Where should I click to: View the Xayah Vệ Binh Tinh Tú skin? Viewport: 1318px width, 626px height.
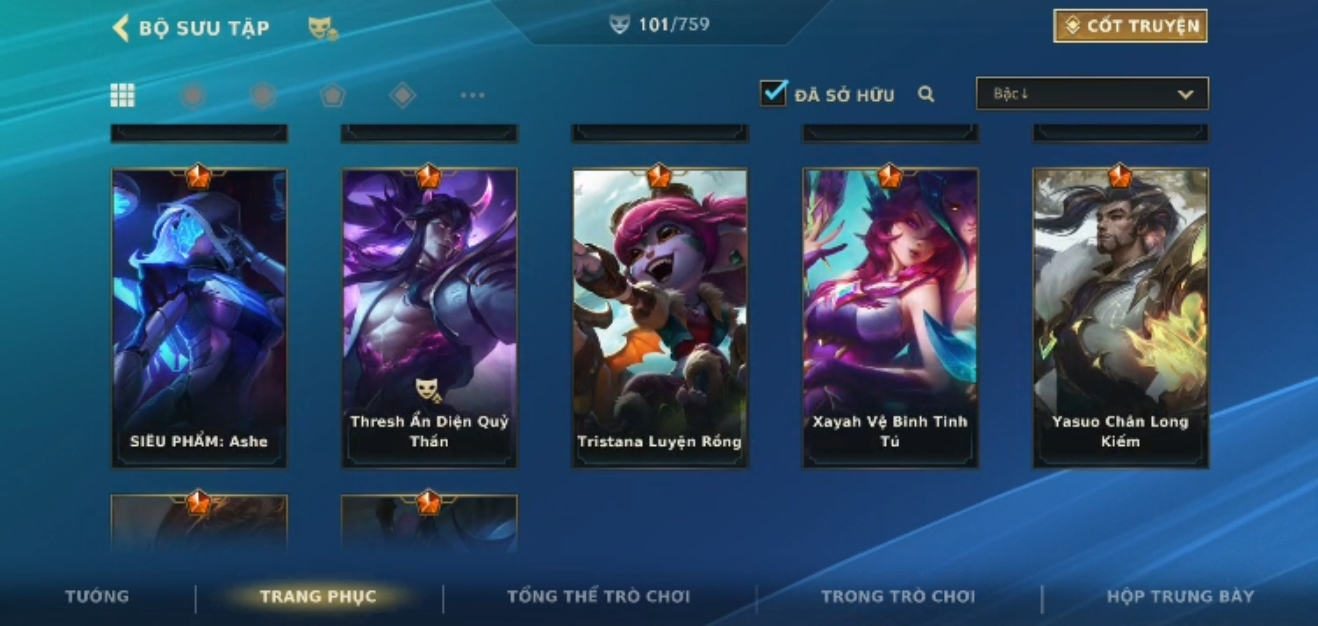click(x=890, y=317)
